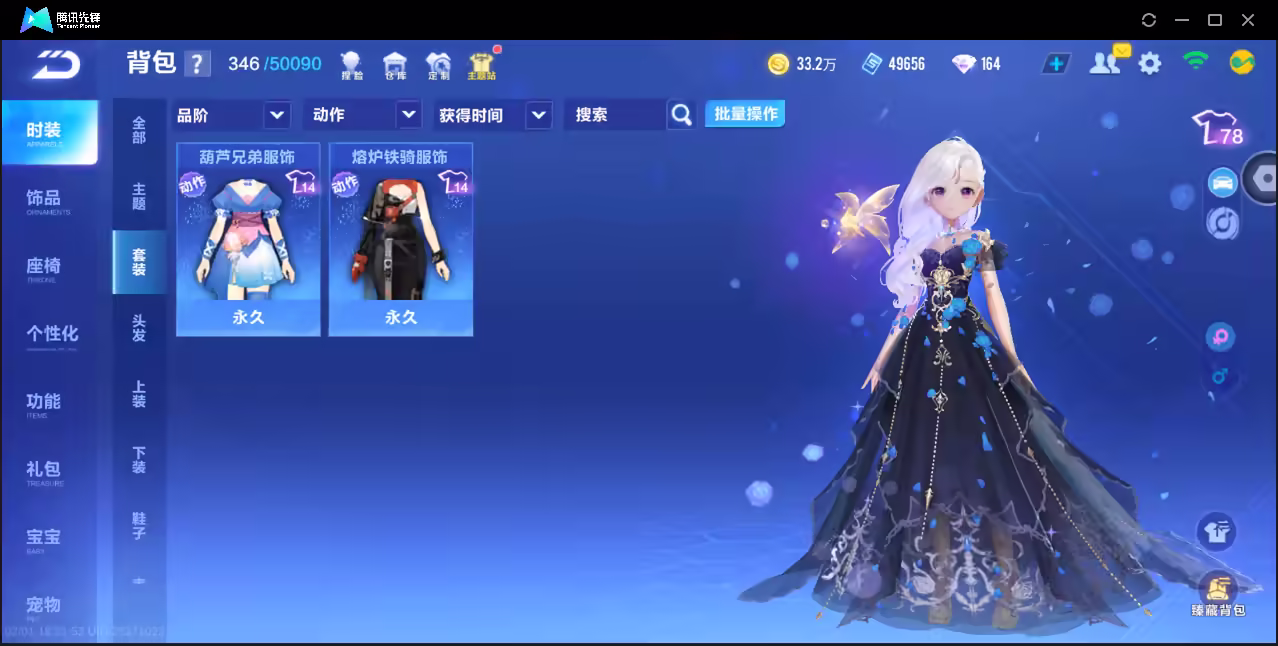The height and width of the screenshot is (646, 1278).
Task: Expand the 品阶 filter dropdown
Action: [x=277, y=115]
